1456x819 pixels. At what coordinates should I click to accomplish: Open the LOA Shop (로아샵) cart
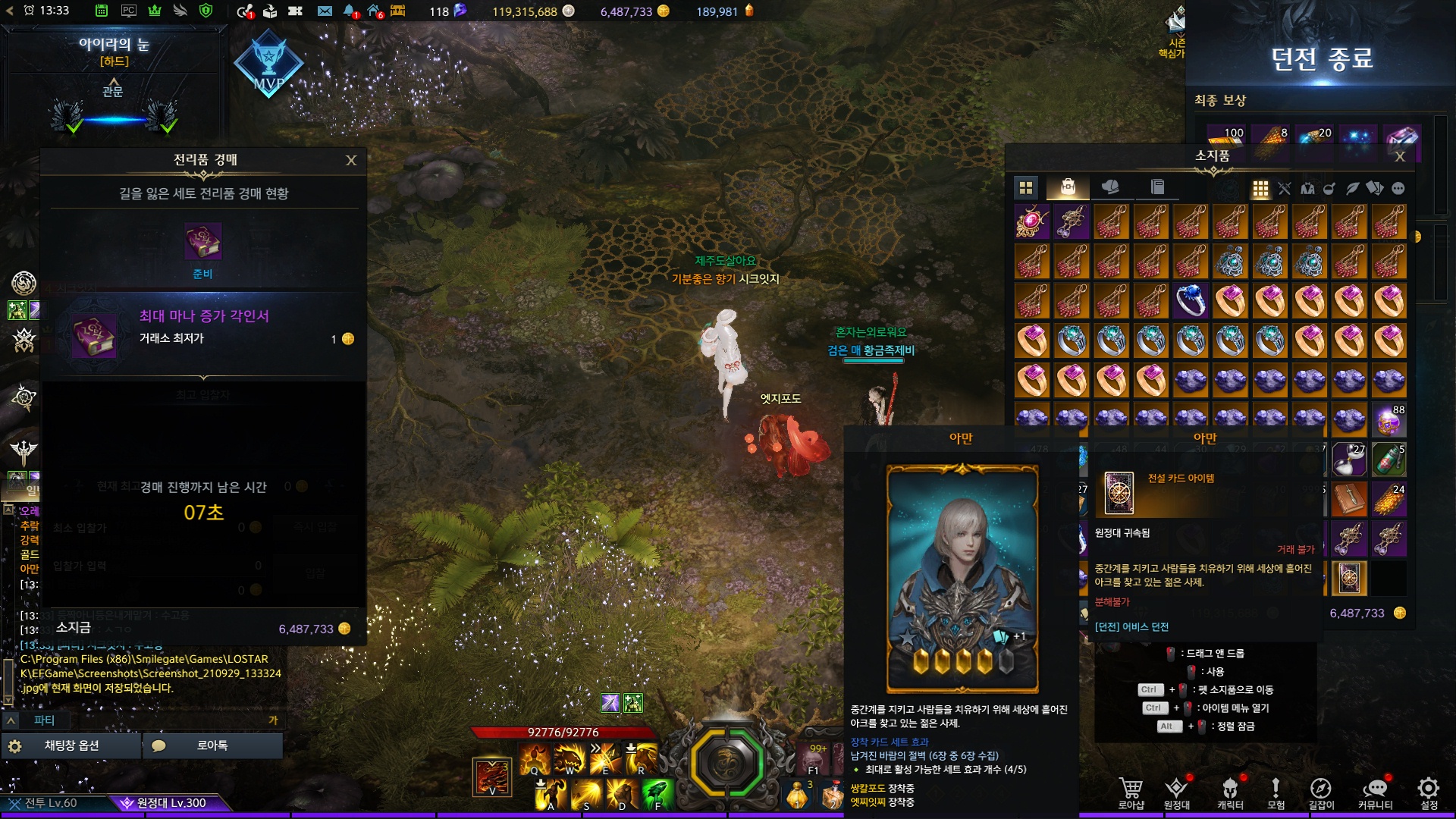[x=1131, y=792]
